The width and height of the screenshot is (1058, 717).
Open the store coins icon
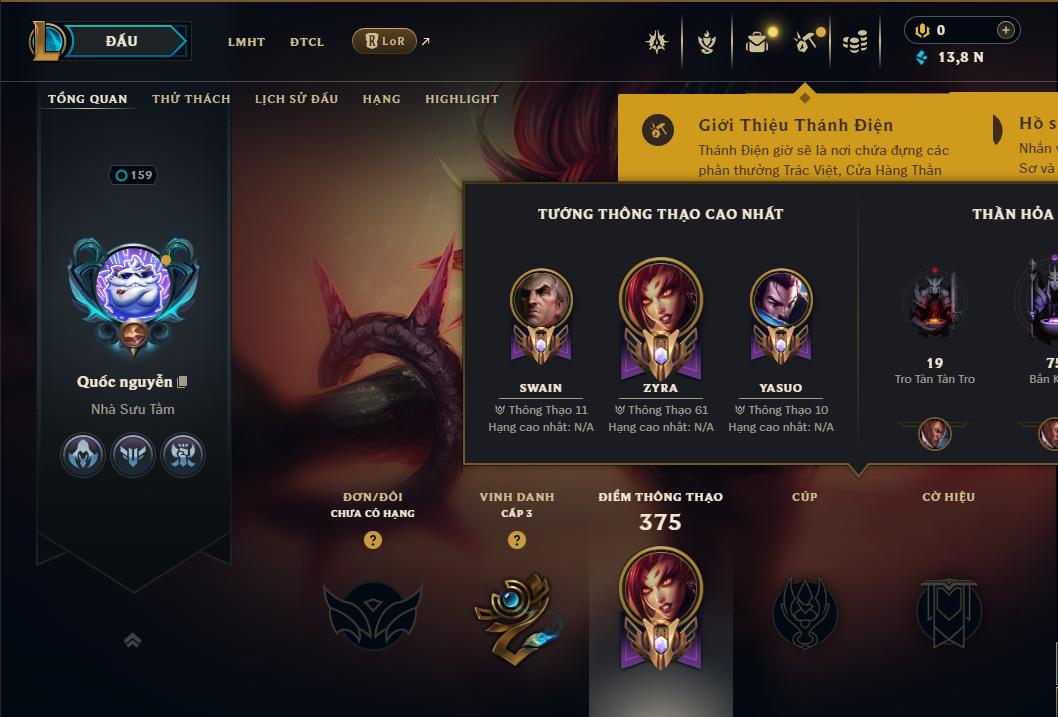coord(854,42)
